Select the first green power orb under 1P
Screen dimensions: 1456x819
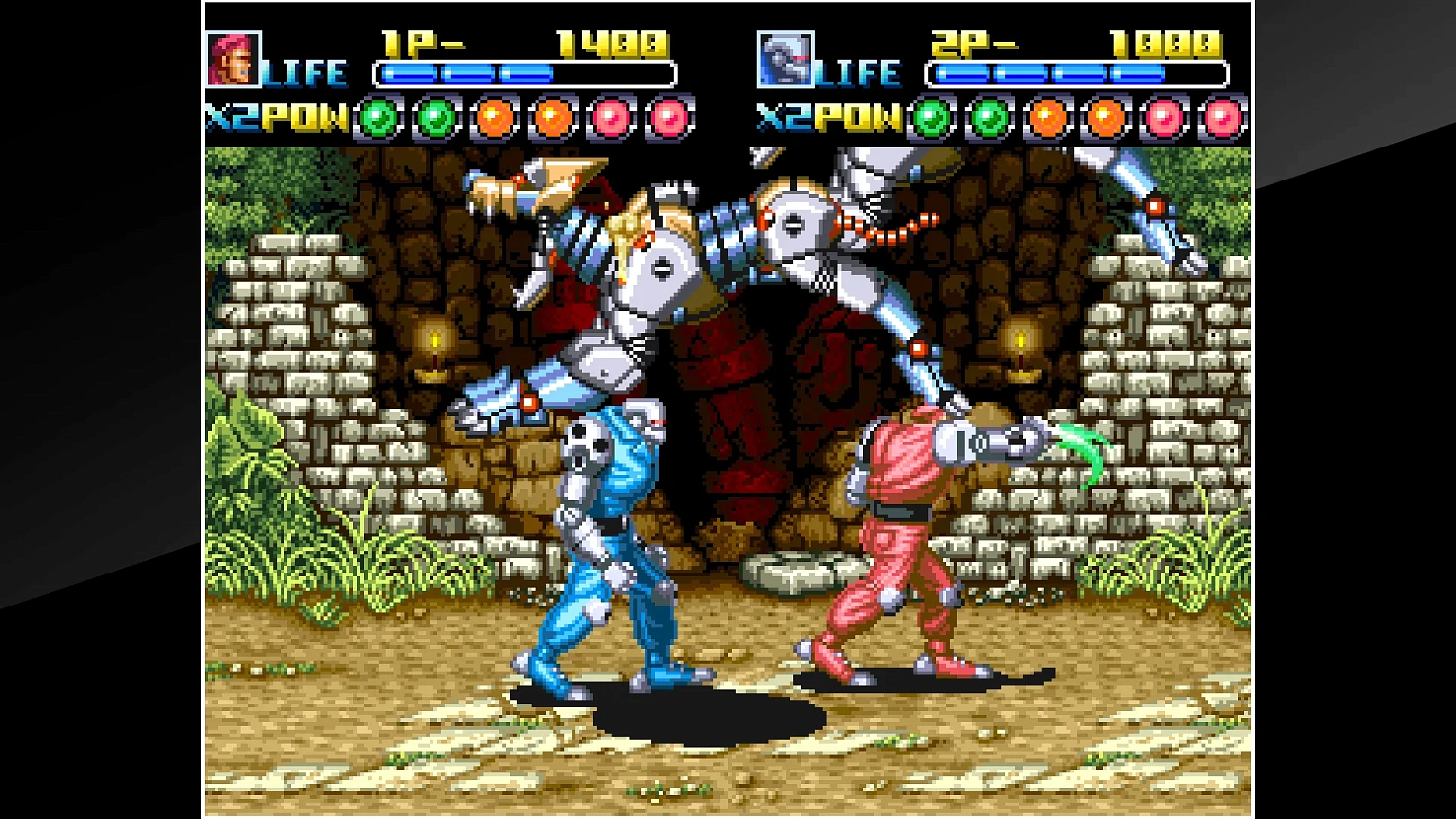click(x=379, y=116)
